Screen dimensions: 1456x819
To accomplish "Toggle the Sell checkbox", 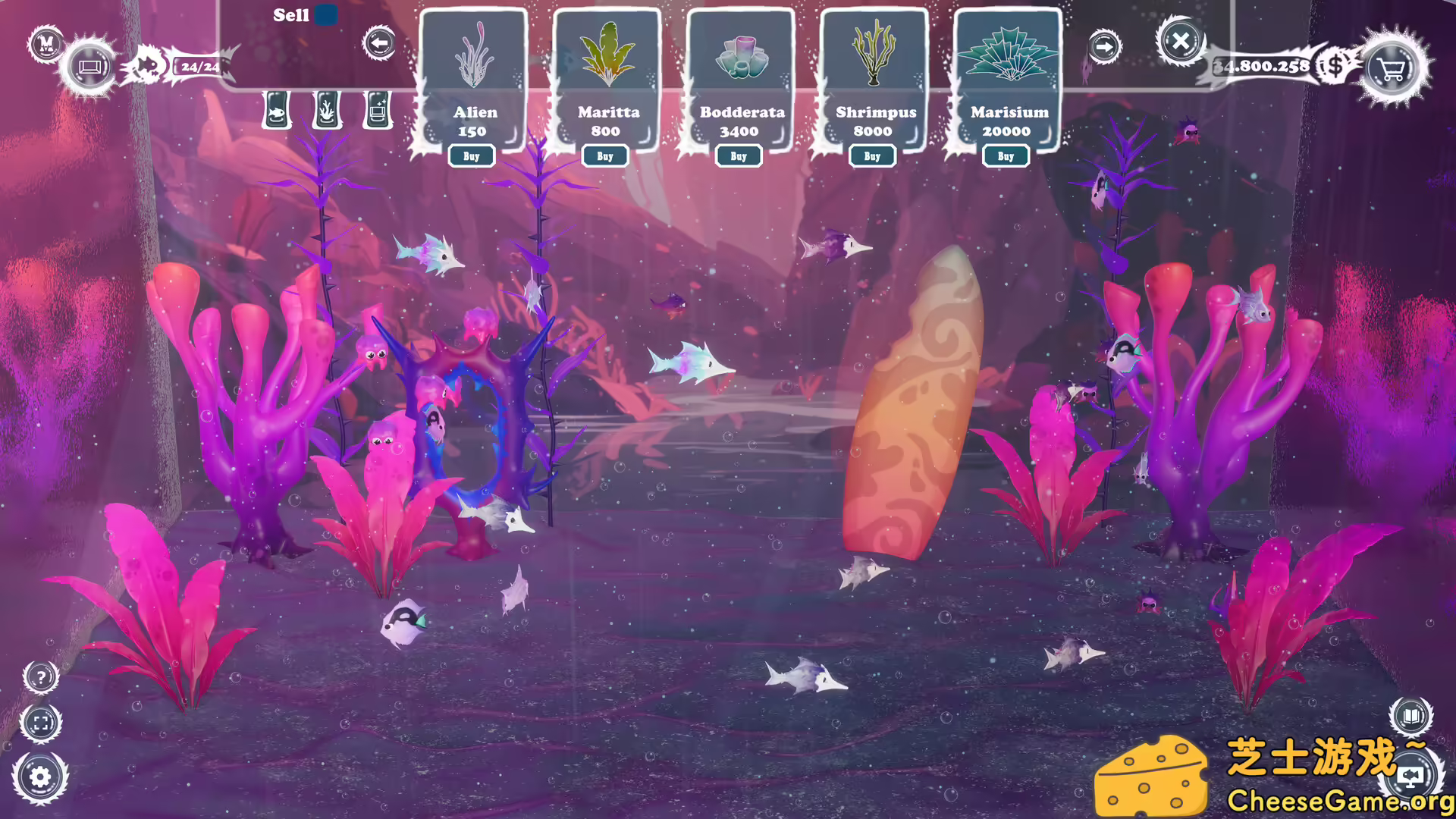I will 326,15.
